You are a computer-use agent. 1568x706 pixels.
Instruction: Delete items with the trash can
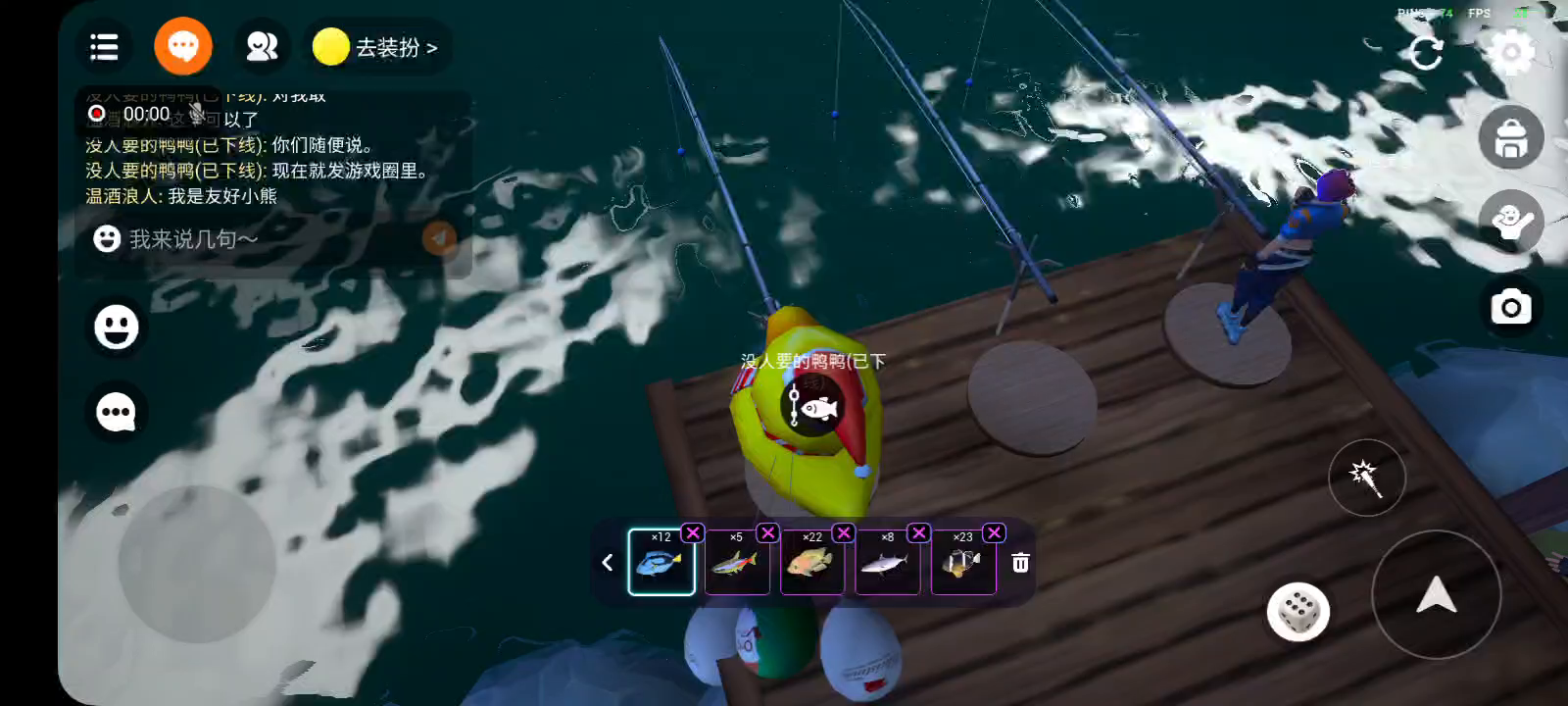[x=1020, y=563]
